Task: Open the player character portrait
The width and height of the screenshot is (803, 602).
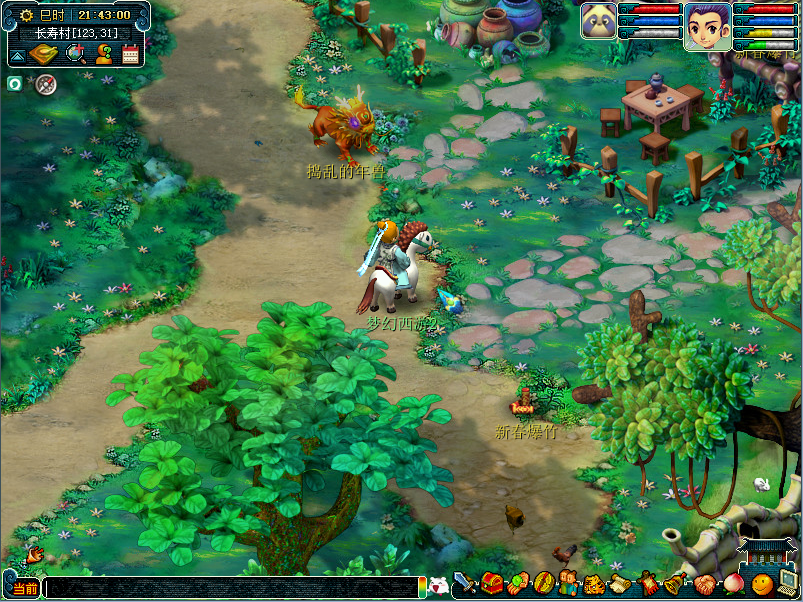Action: pos(707,25)
